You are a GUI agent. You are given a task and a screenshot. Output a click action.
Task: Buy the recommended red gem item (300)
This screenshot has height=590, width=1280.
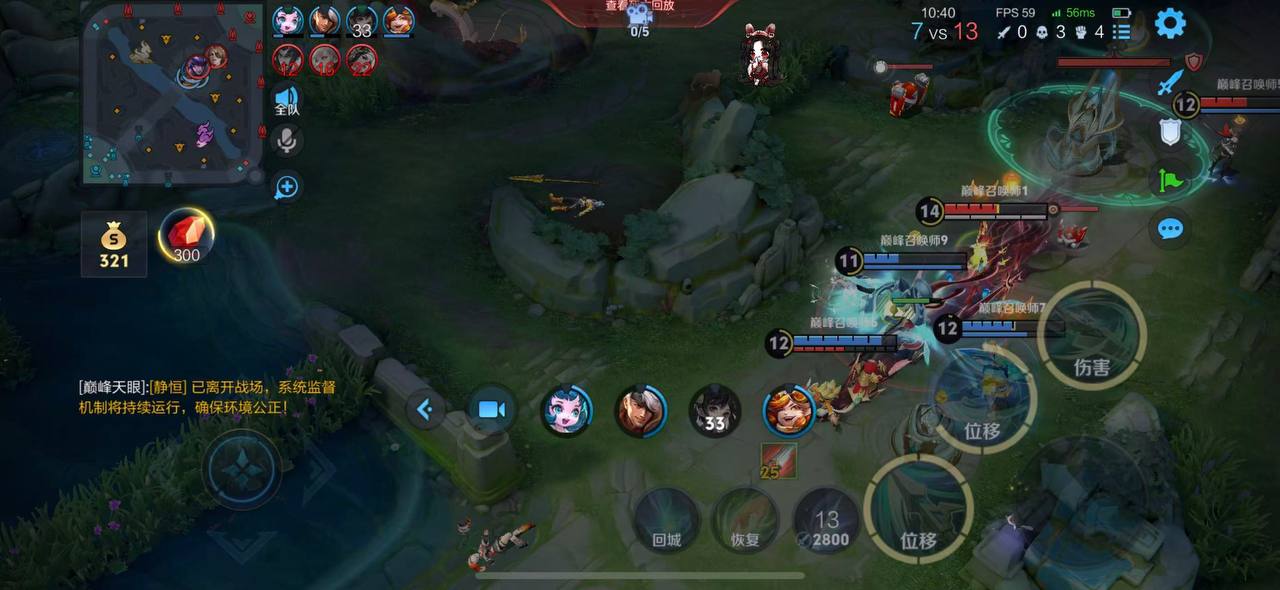(186, 238)
